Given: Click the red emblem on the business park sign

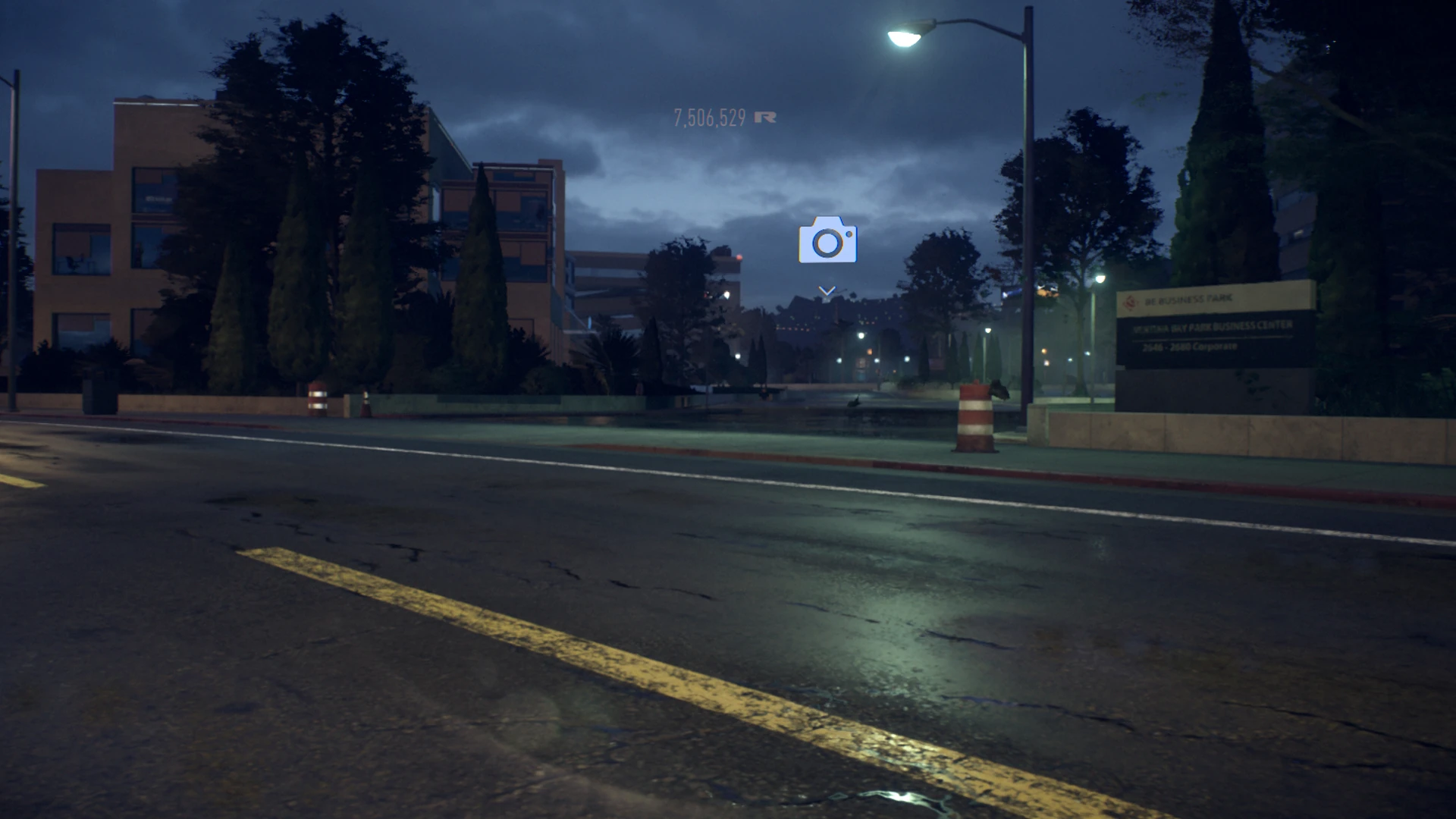Looking at the screenshot, I should click(1130, 302).
